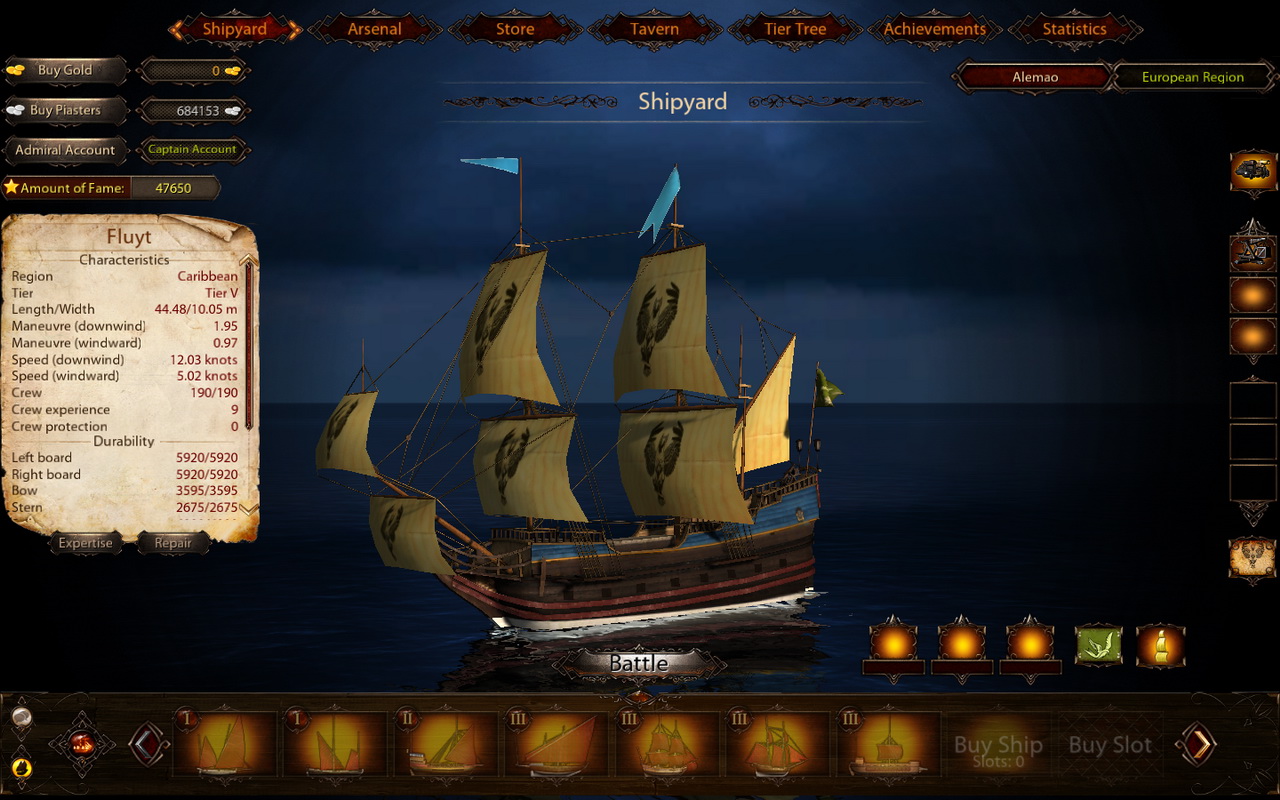
Task: Show next ships with right arrow
Action: click(x=1196, y=744)
